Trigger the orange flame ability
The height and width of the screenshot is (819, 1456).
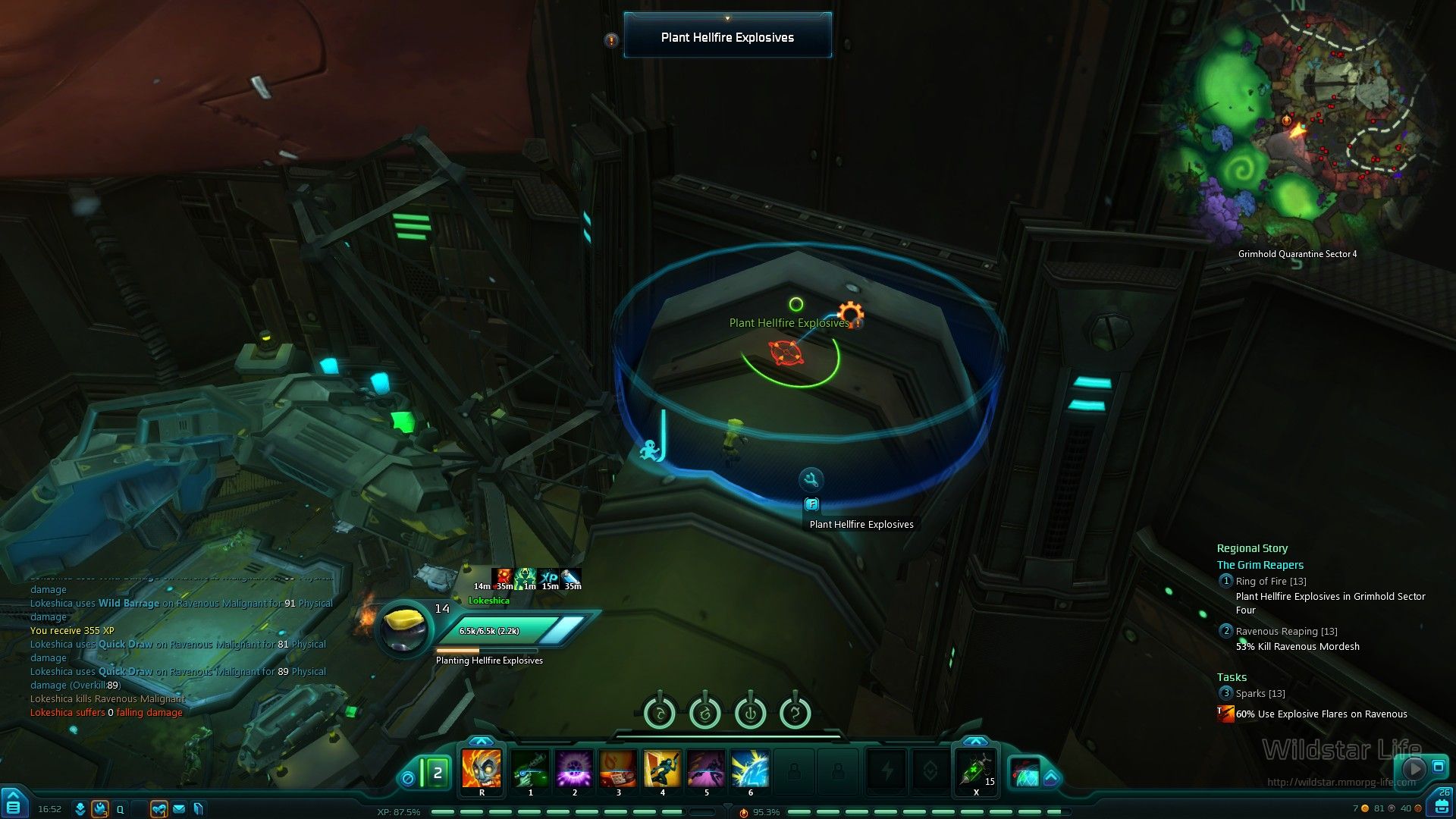pyautogui.click(x=618, y=768)
